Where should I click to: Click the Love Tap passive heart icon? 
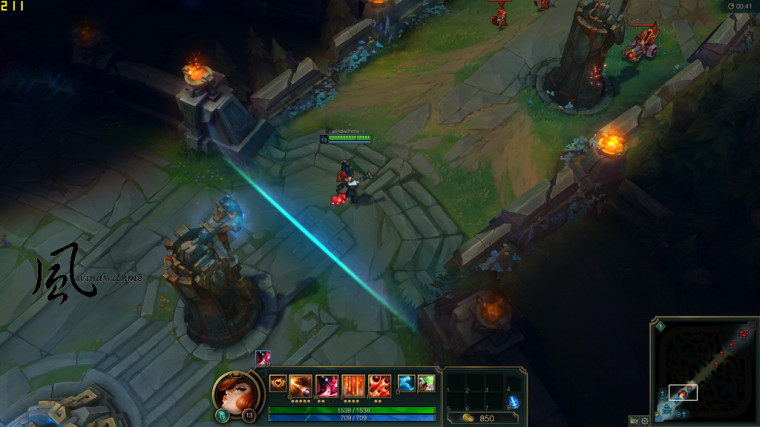pos(276,384)
